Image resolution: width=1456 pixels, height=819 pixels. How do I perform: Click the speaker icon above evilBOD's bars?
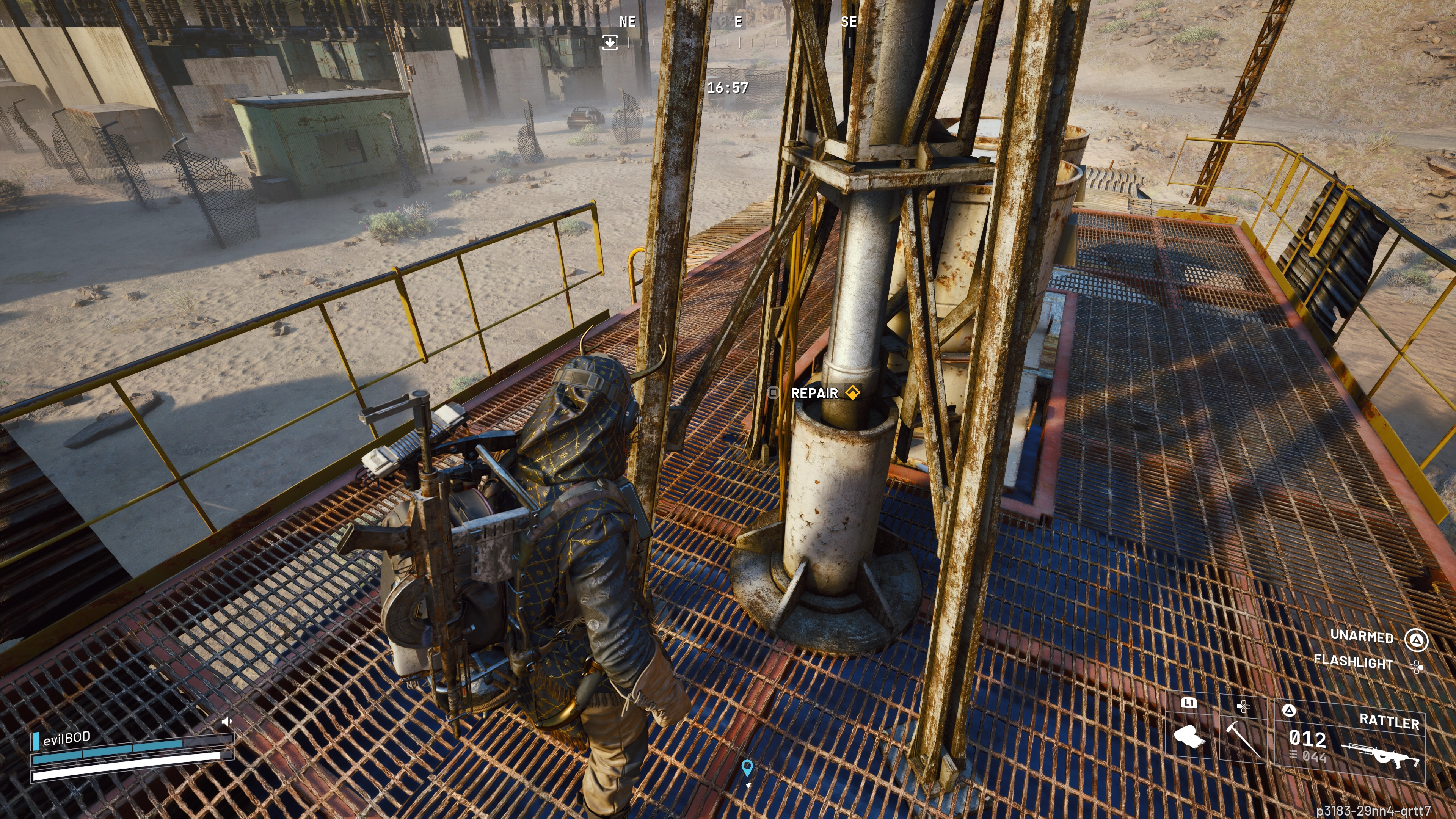tap(227, 722)
